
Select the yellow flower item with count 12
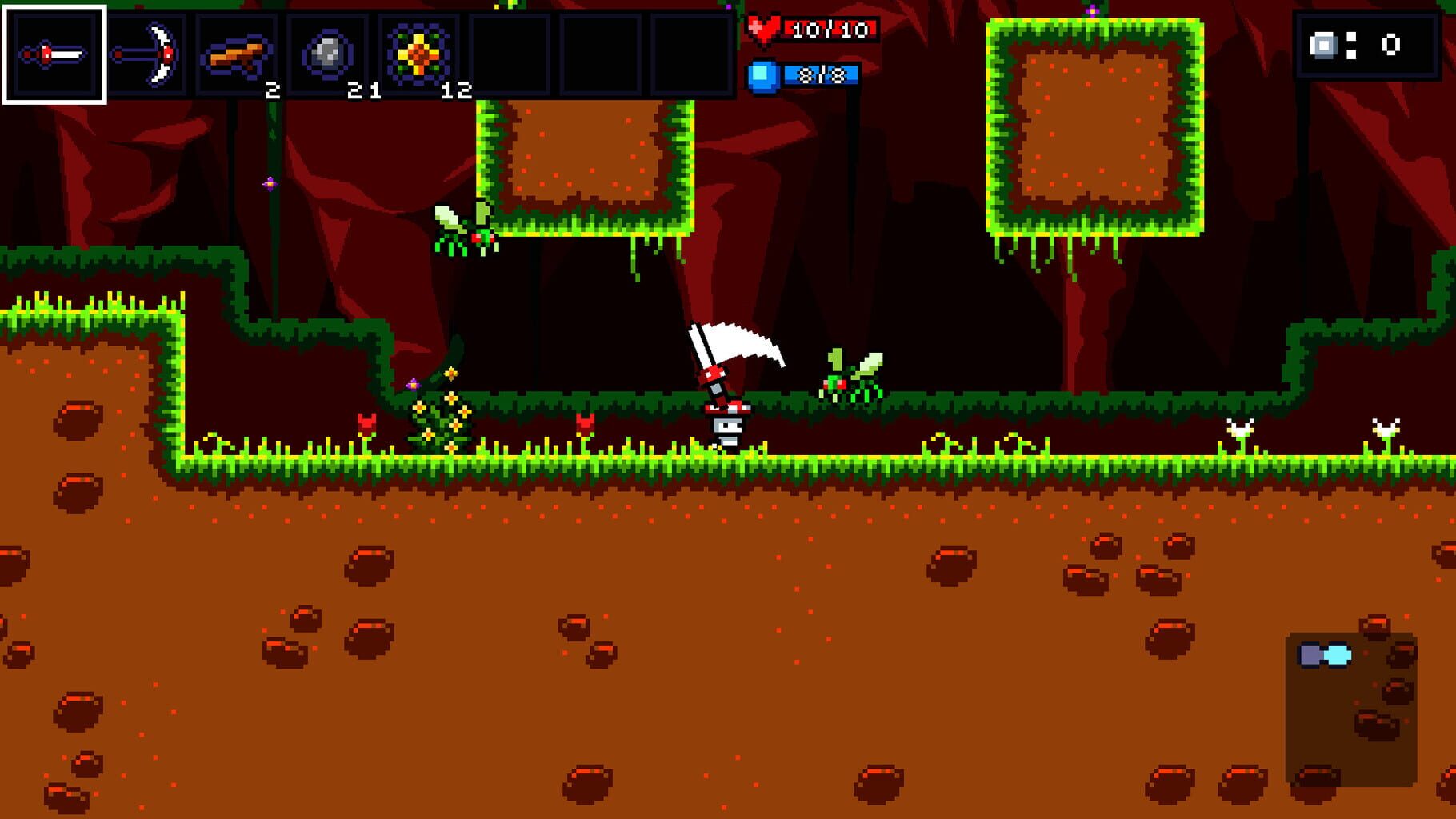click(416, 54)
